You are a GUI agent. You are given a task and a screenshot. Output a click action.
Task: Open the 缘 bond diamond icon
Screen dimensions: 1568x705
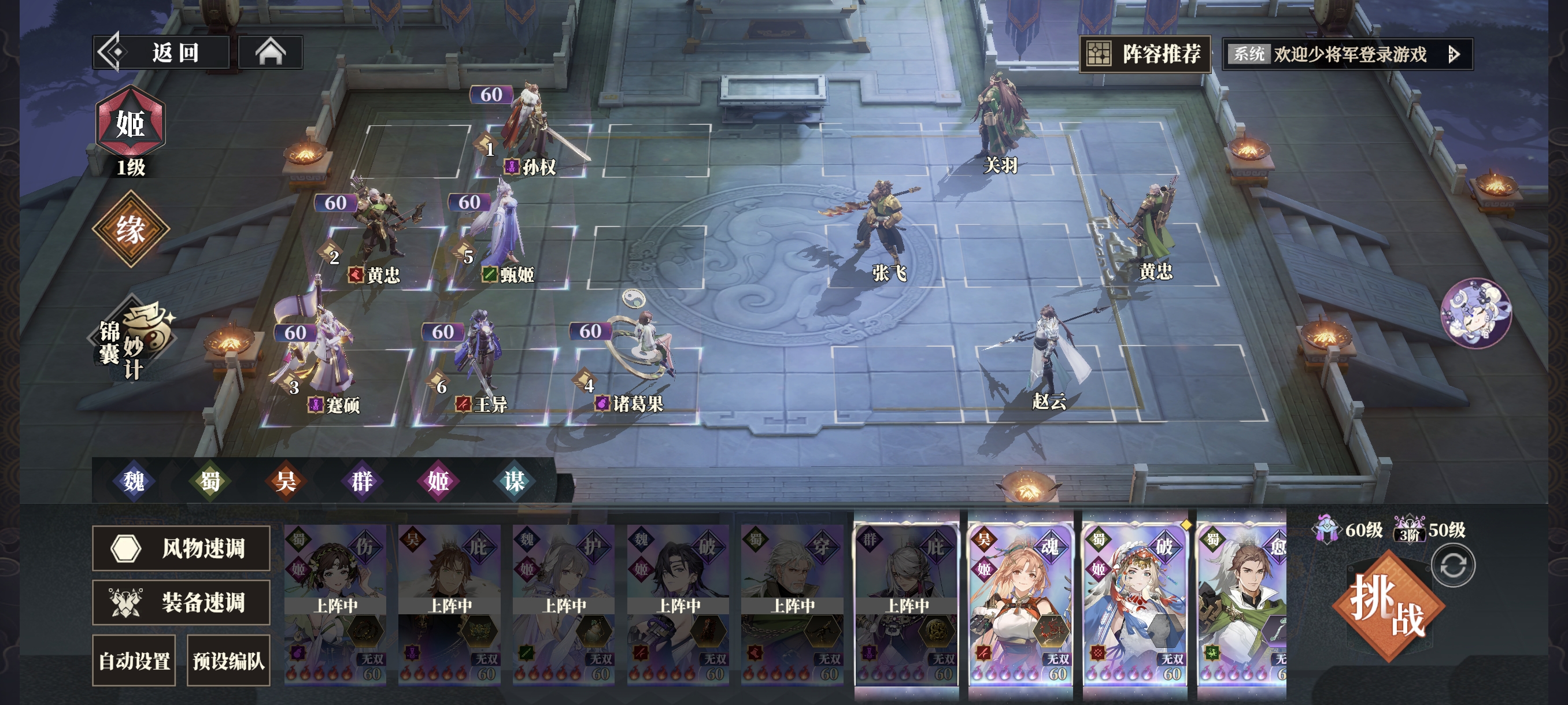(130, 229)
